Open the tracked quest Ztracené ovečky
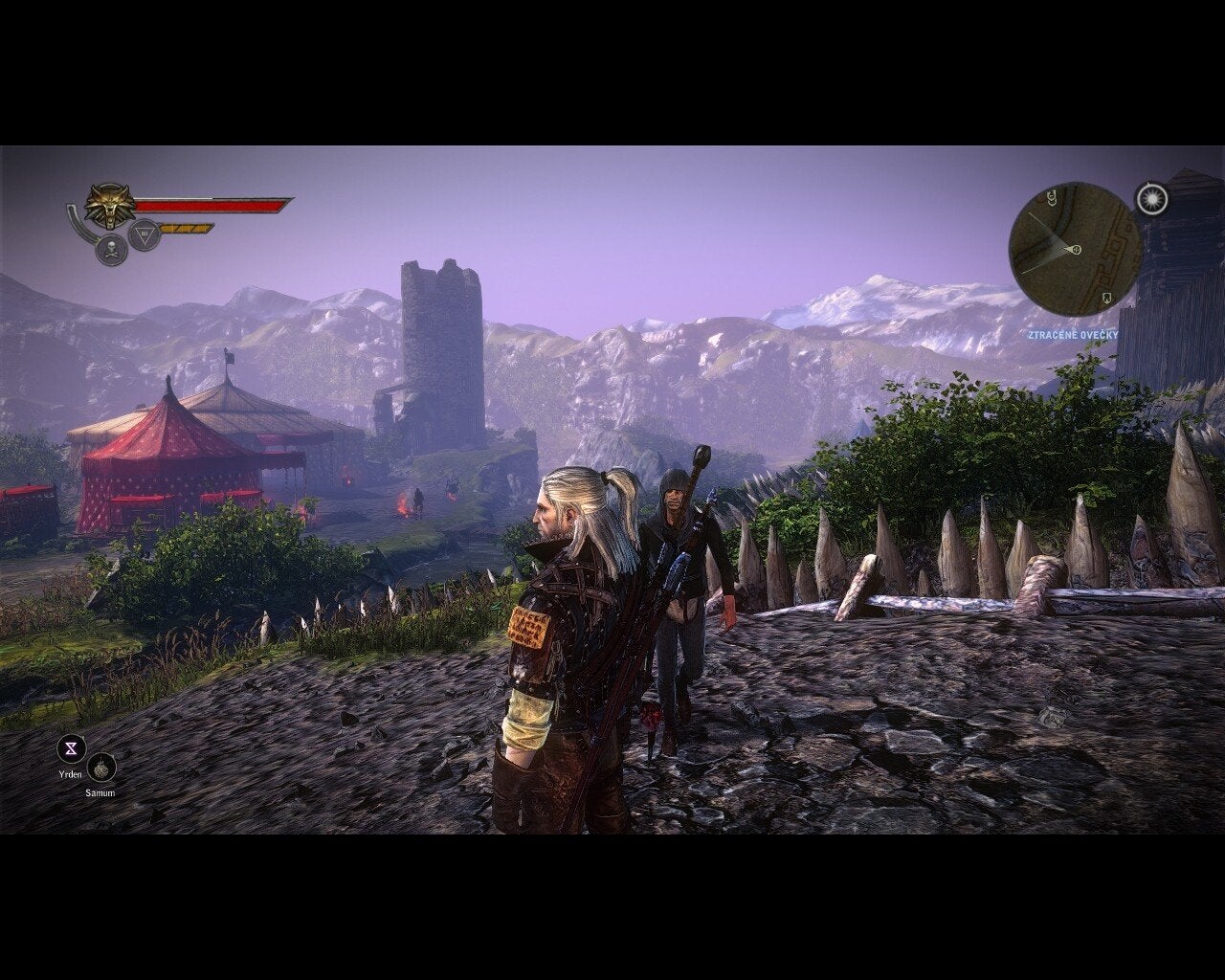This screenshot has width=1225, height=980. click(x=1072, y=335)
